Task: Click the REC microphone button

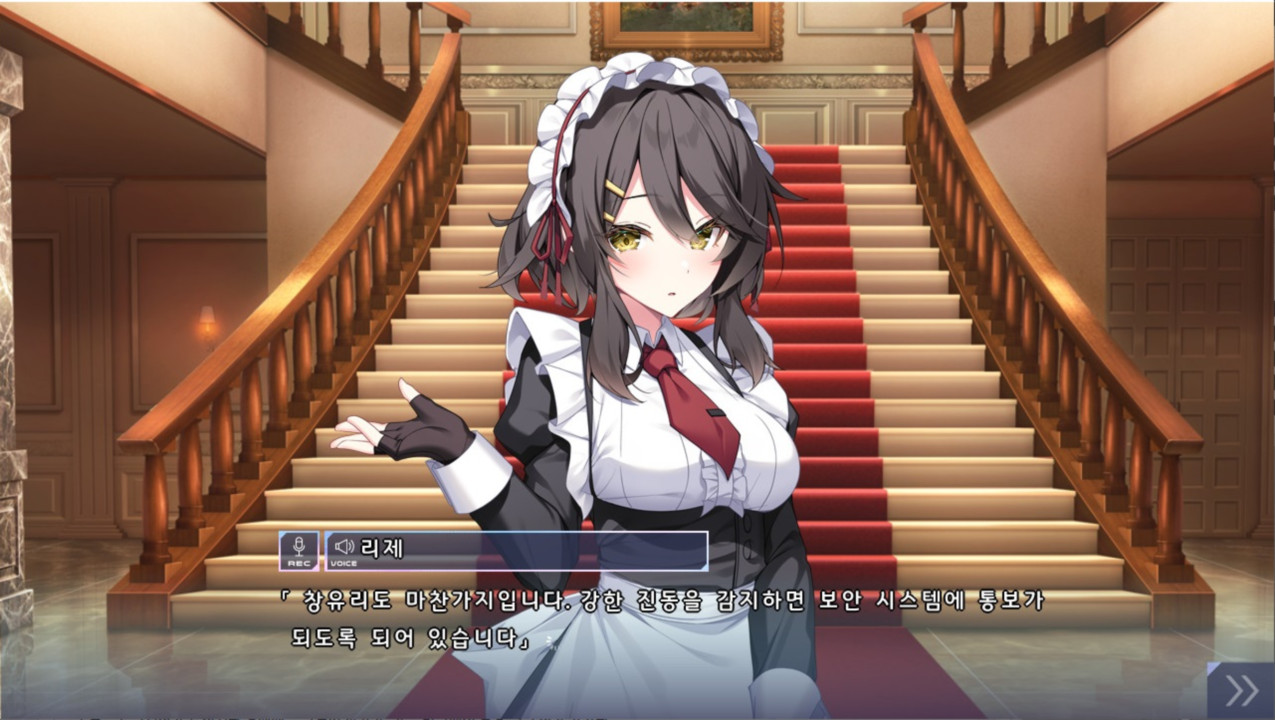Action: [298, 551]
